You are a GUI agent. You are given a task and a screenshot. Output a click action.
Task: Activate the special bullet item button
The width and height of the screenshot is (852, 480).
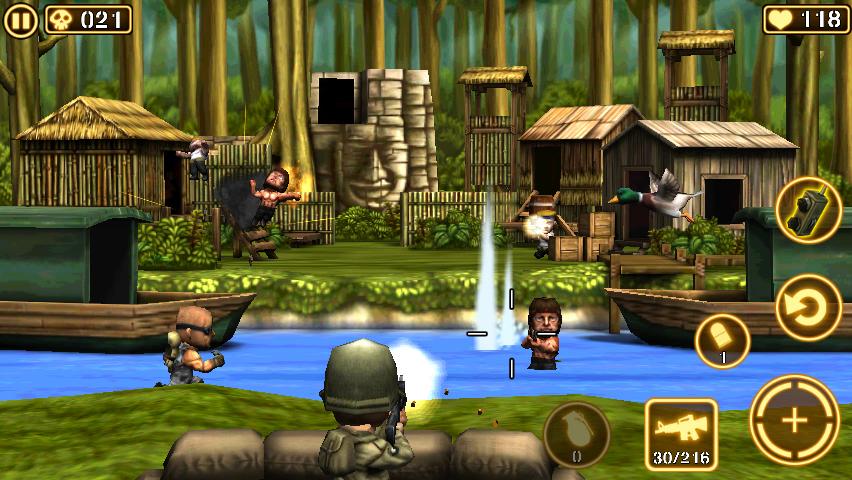[722, 341]
